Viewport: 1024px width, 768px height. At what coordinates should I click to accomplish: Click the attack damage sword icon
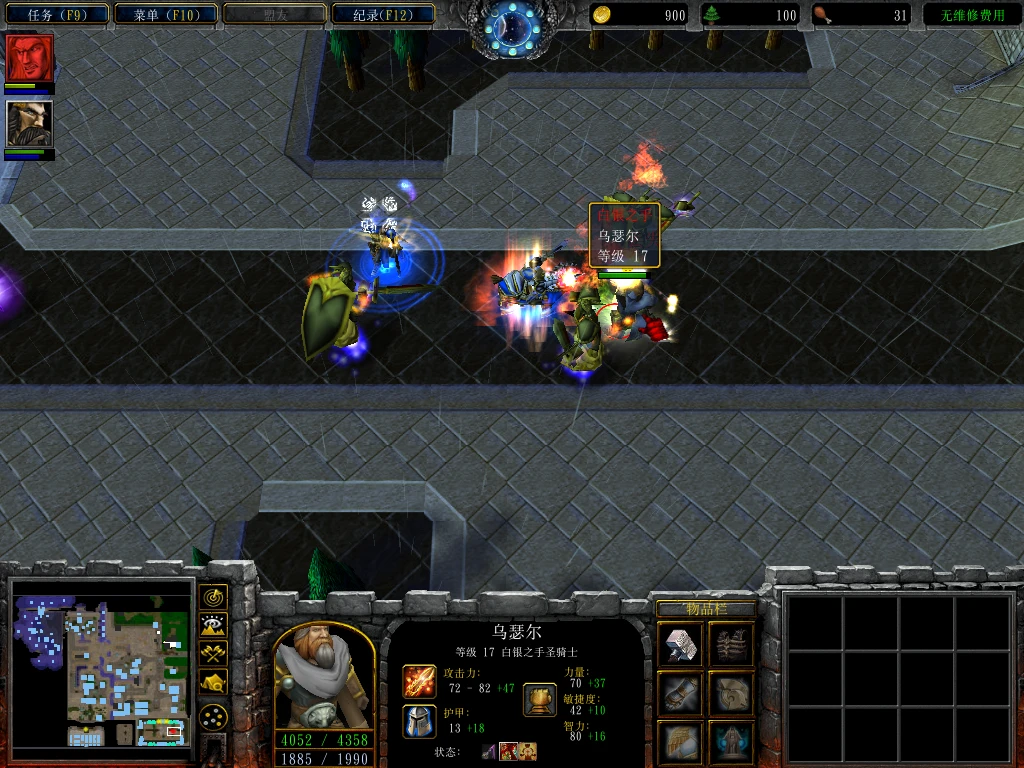(419, 681)
